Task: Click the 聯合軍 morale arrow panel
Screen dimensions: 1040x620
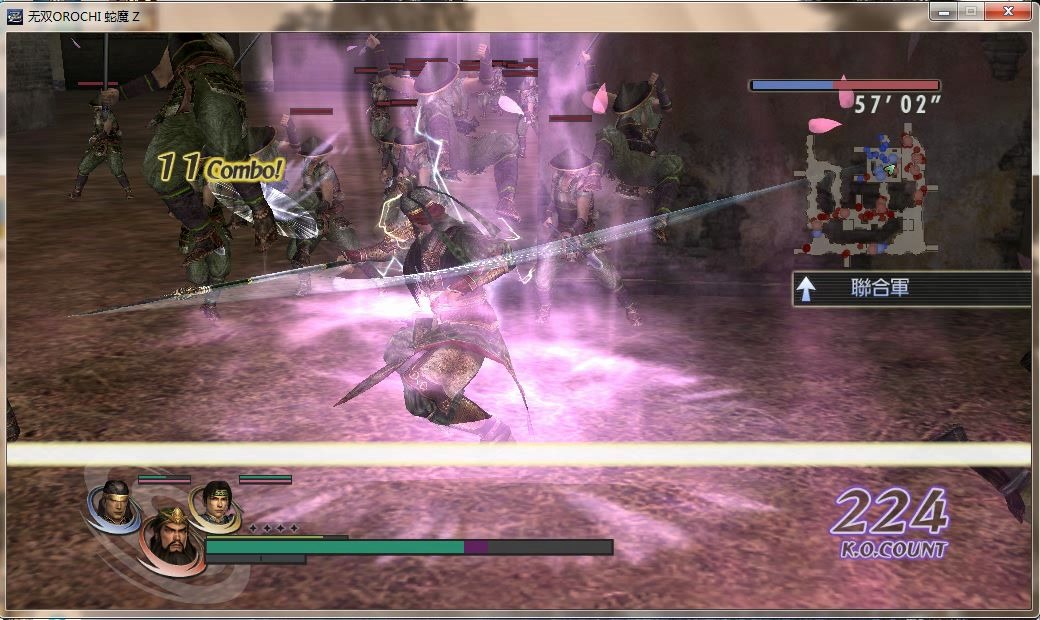Action: click(x=910, y=289)
